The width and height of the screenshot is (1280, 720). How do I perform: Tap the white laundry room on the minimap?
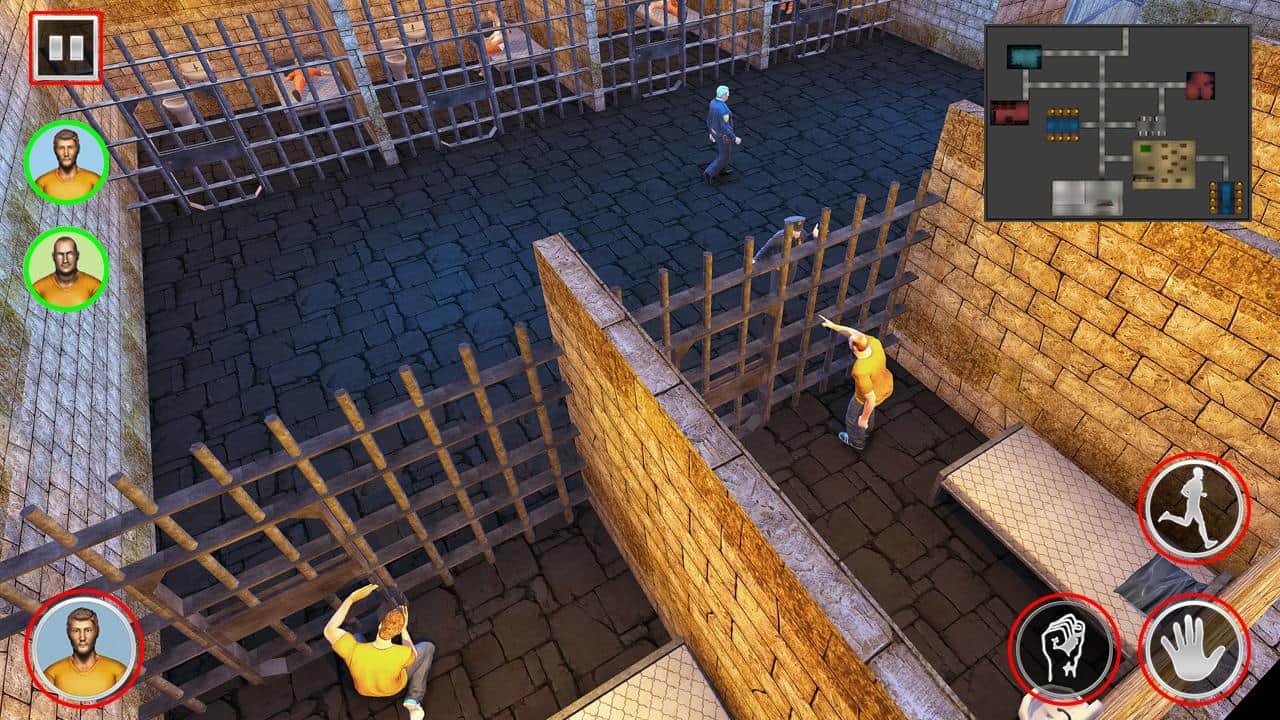(1086, 195)
